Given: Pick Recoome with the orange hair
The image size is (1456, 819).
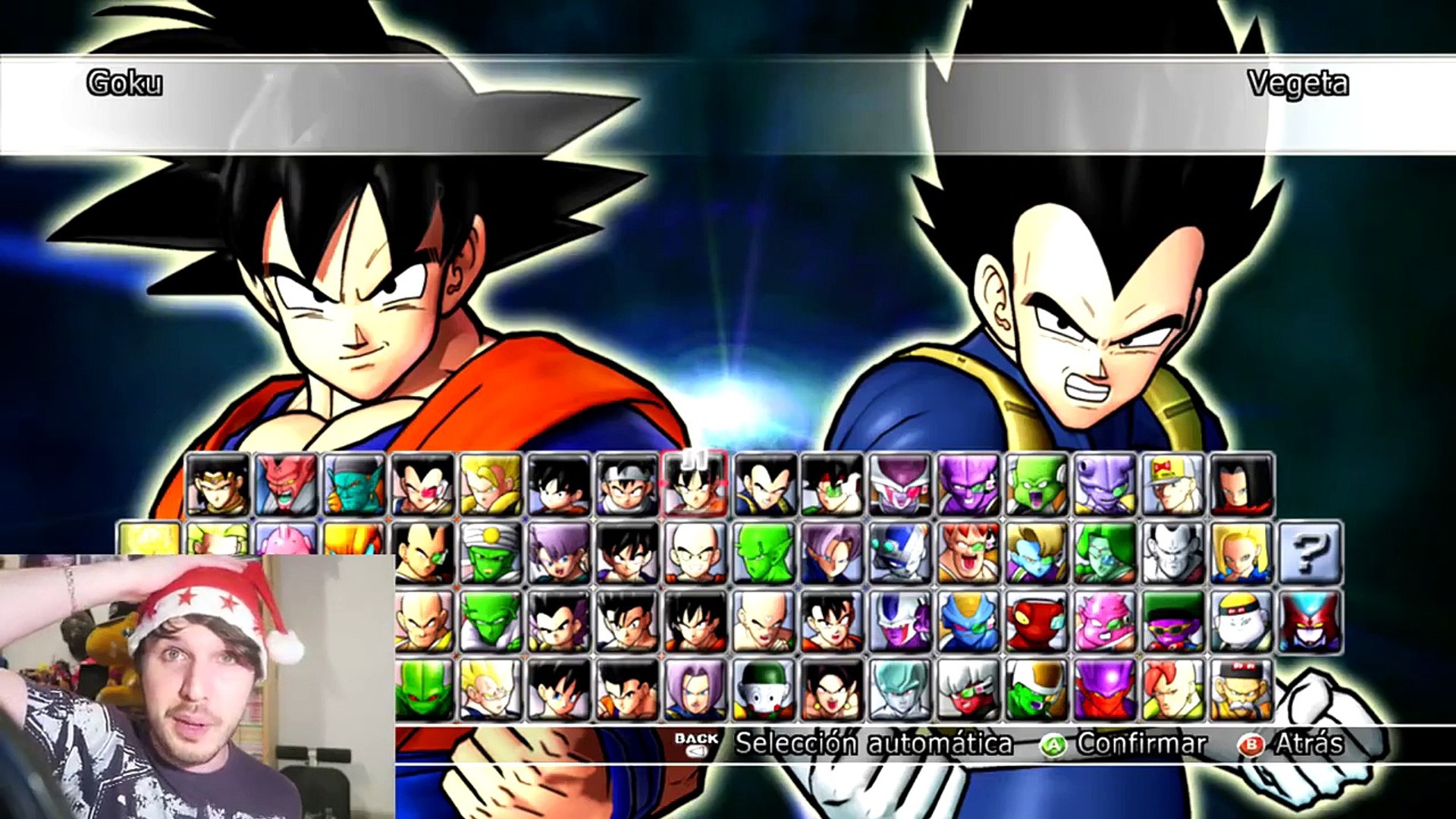Looking at the screenshot, I should tap(968, 553).
